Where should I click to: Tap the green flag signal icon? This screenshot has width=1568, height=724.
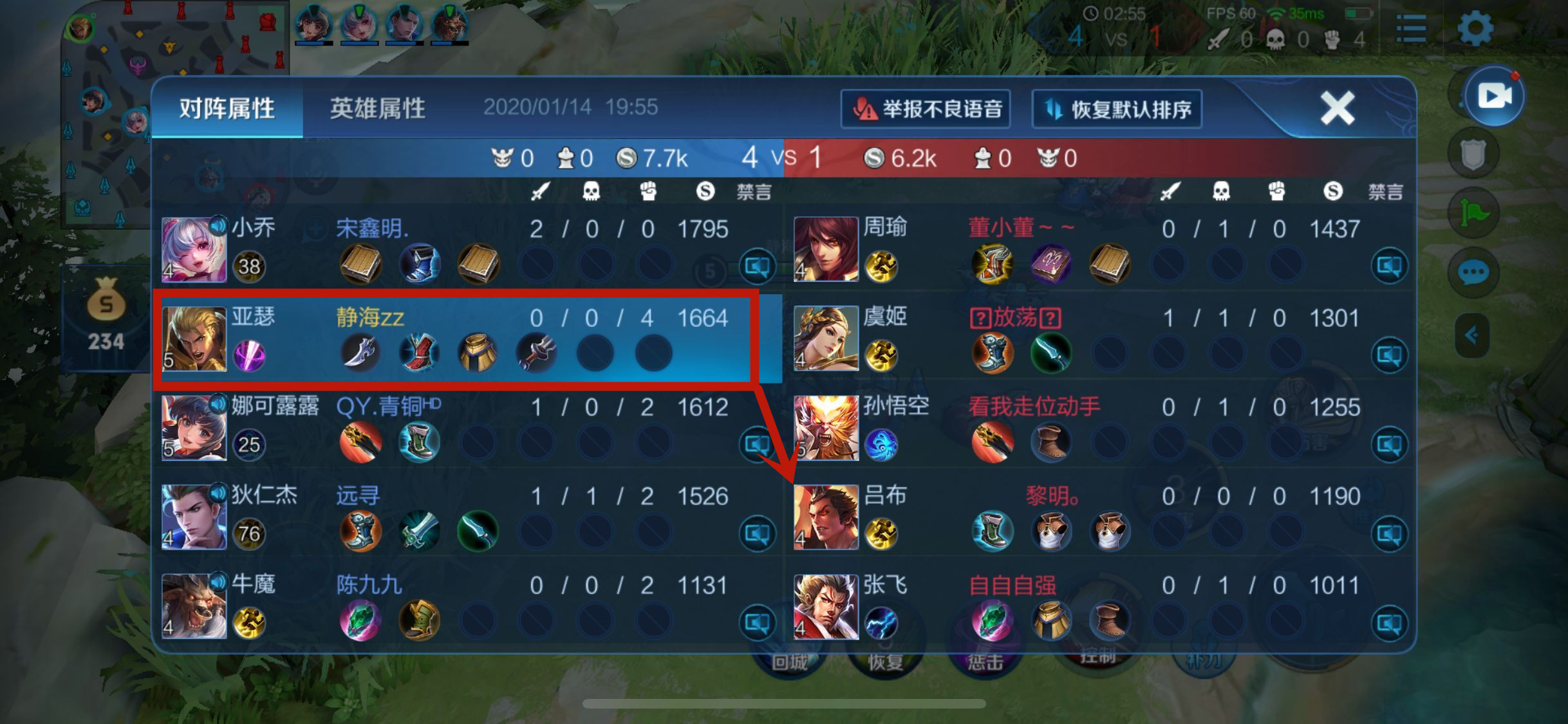click(1473, 213)
